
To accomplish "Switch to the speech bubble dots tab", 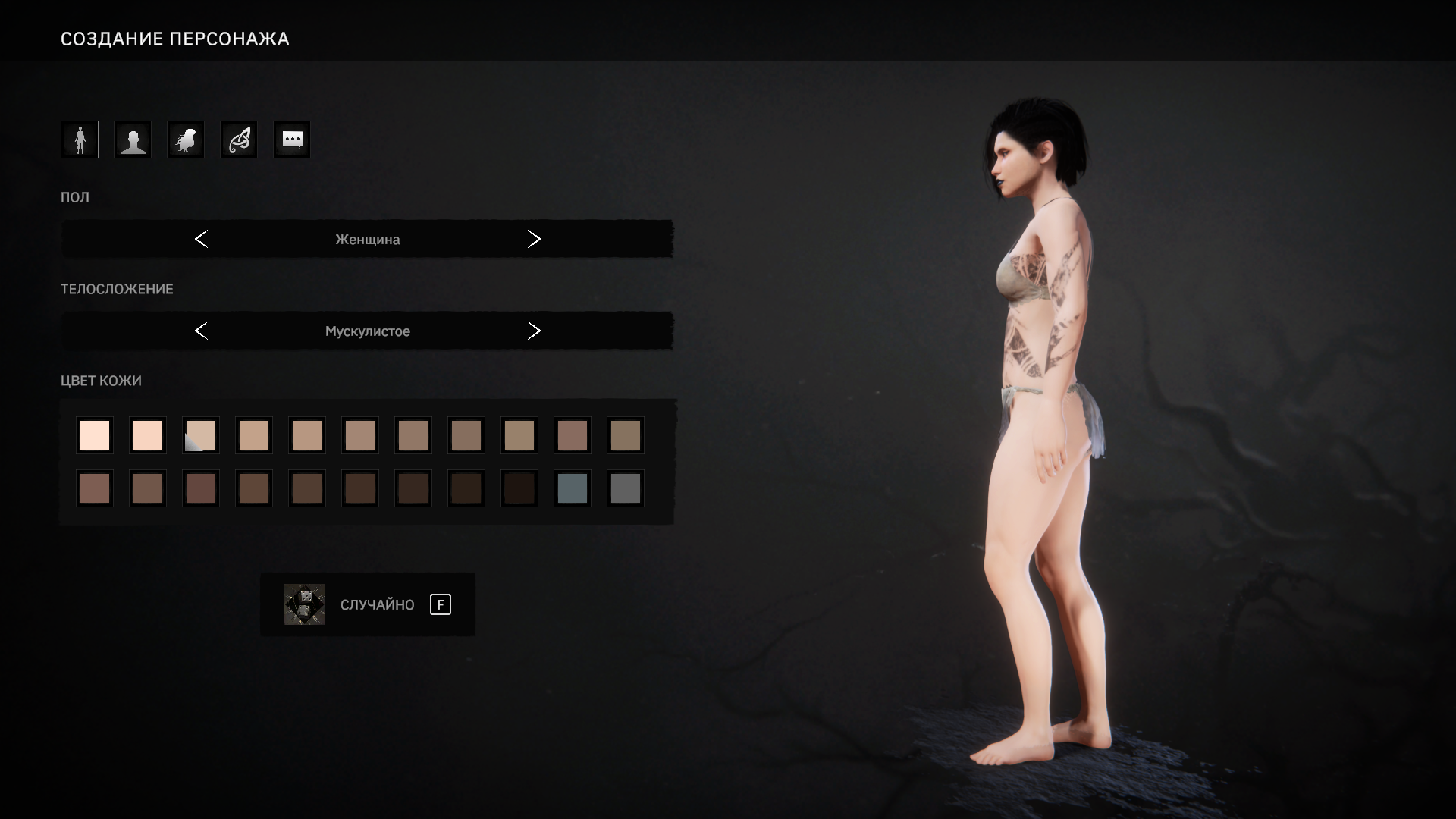I will [x=292, y=140].
